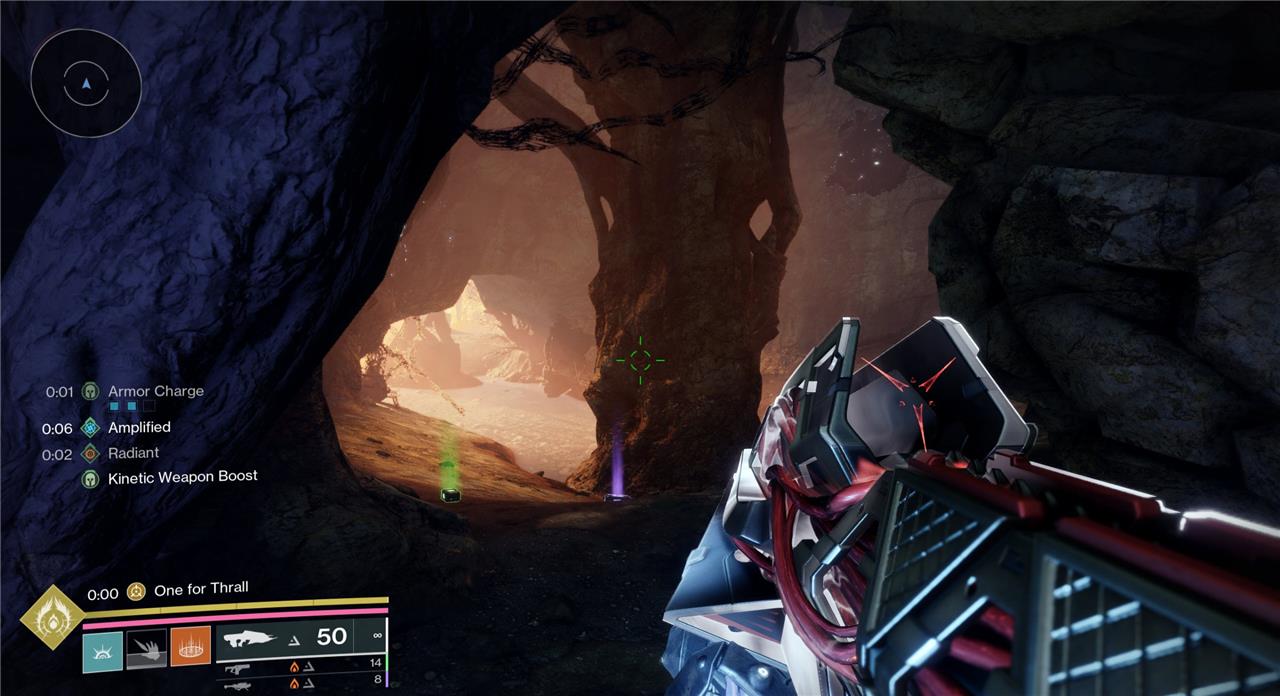
Task: Activate the teal grenade ability icon
Action: tap(103, 647)
